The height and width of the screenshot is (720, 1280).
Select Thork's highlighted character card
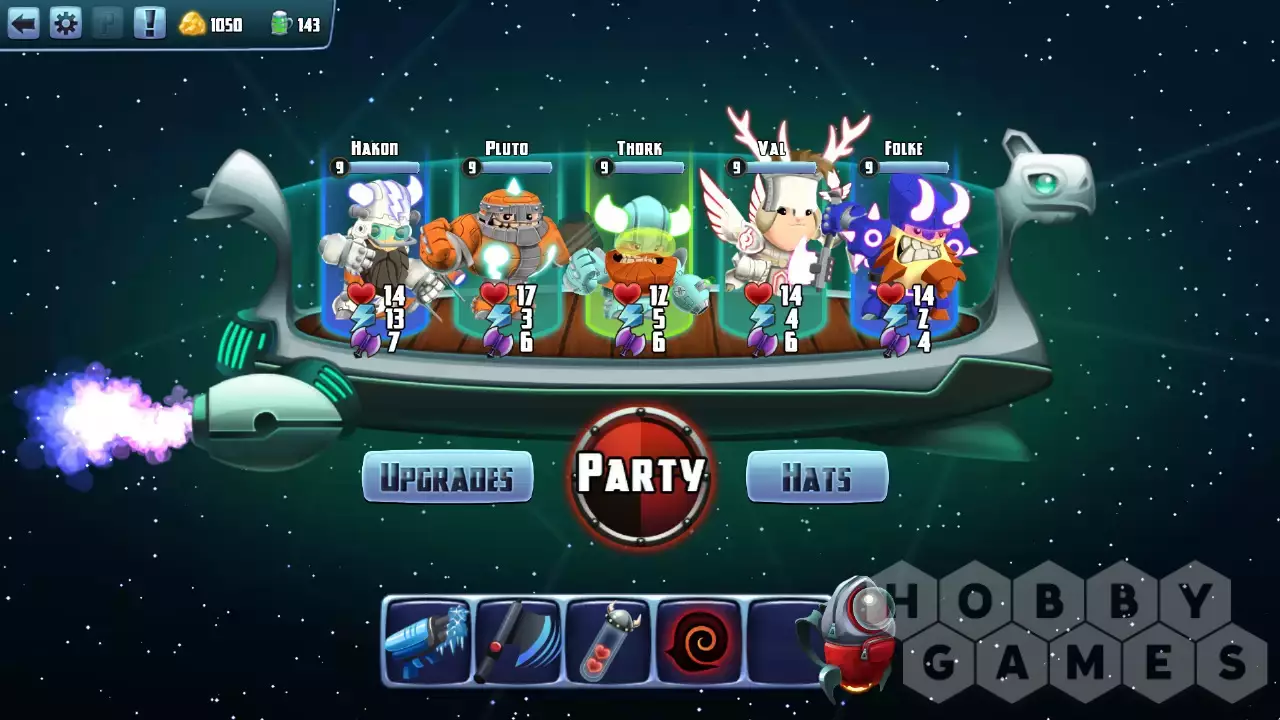click(640, 250)
